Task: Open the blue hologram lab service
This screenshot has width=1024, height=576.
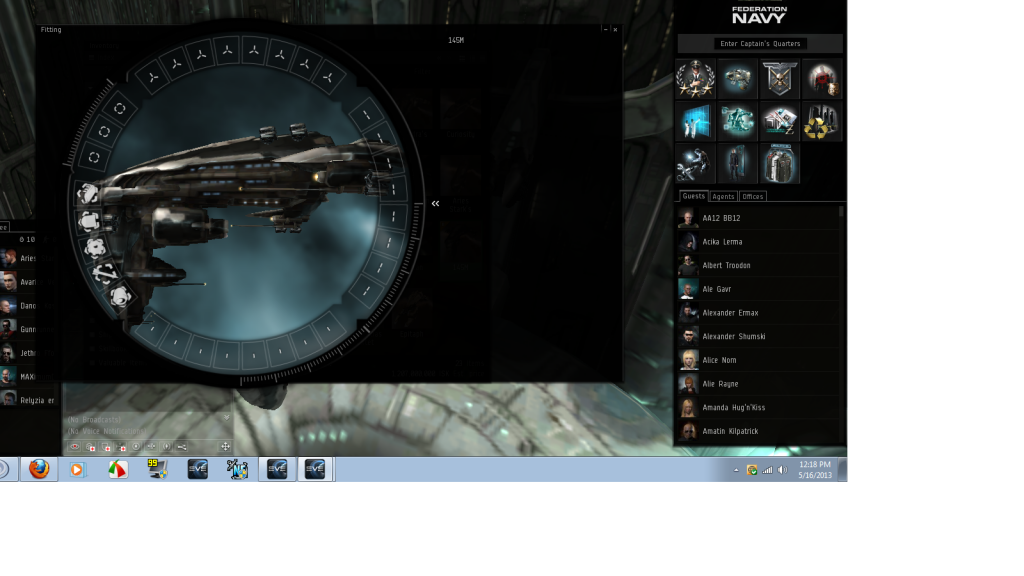Action: click(x=694, y=121)
